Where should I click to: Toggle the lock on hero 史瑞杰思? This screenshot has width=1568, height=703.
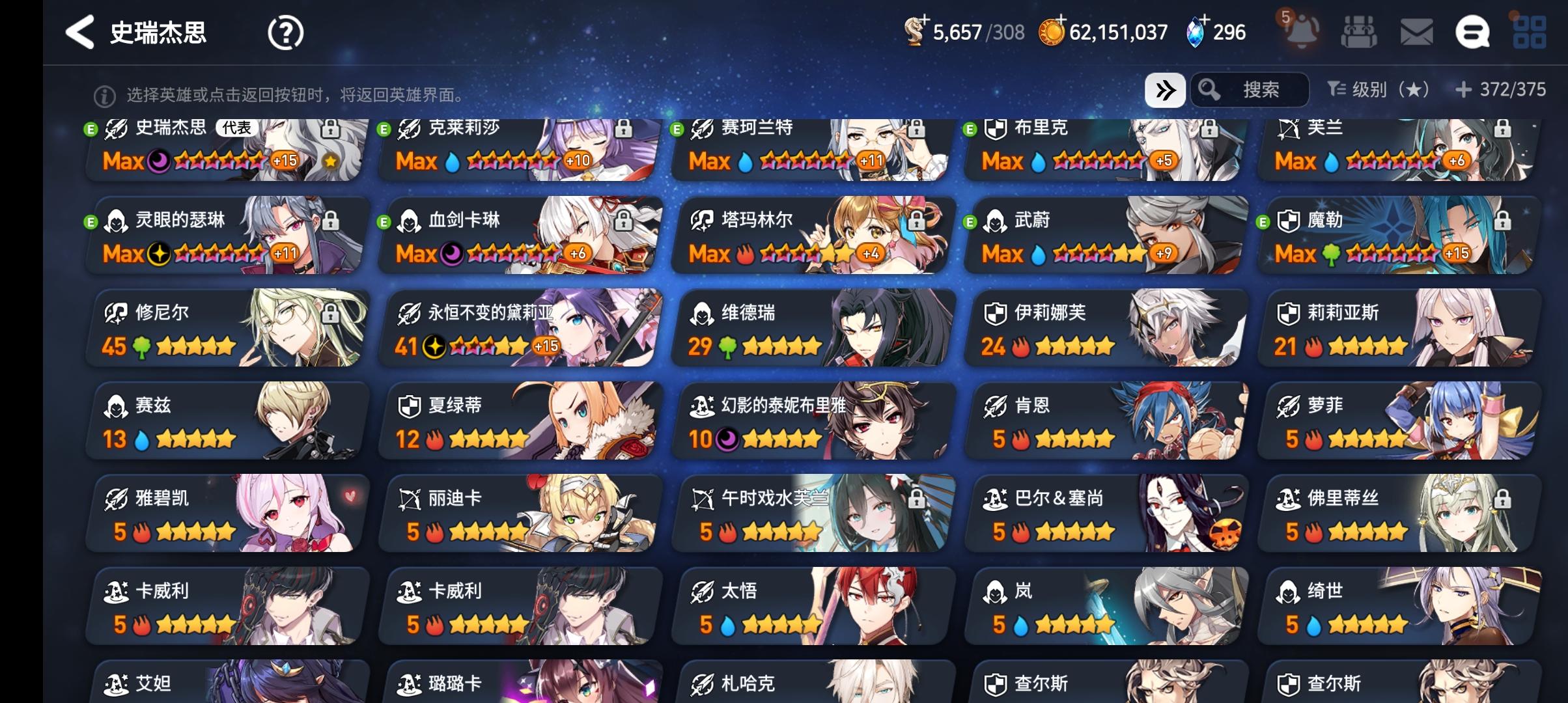point(333,128)
